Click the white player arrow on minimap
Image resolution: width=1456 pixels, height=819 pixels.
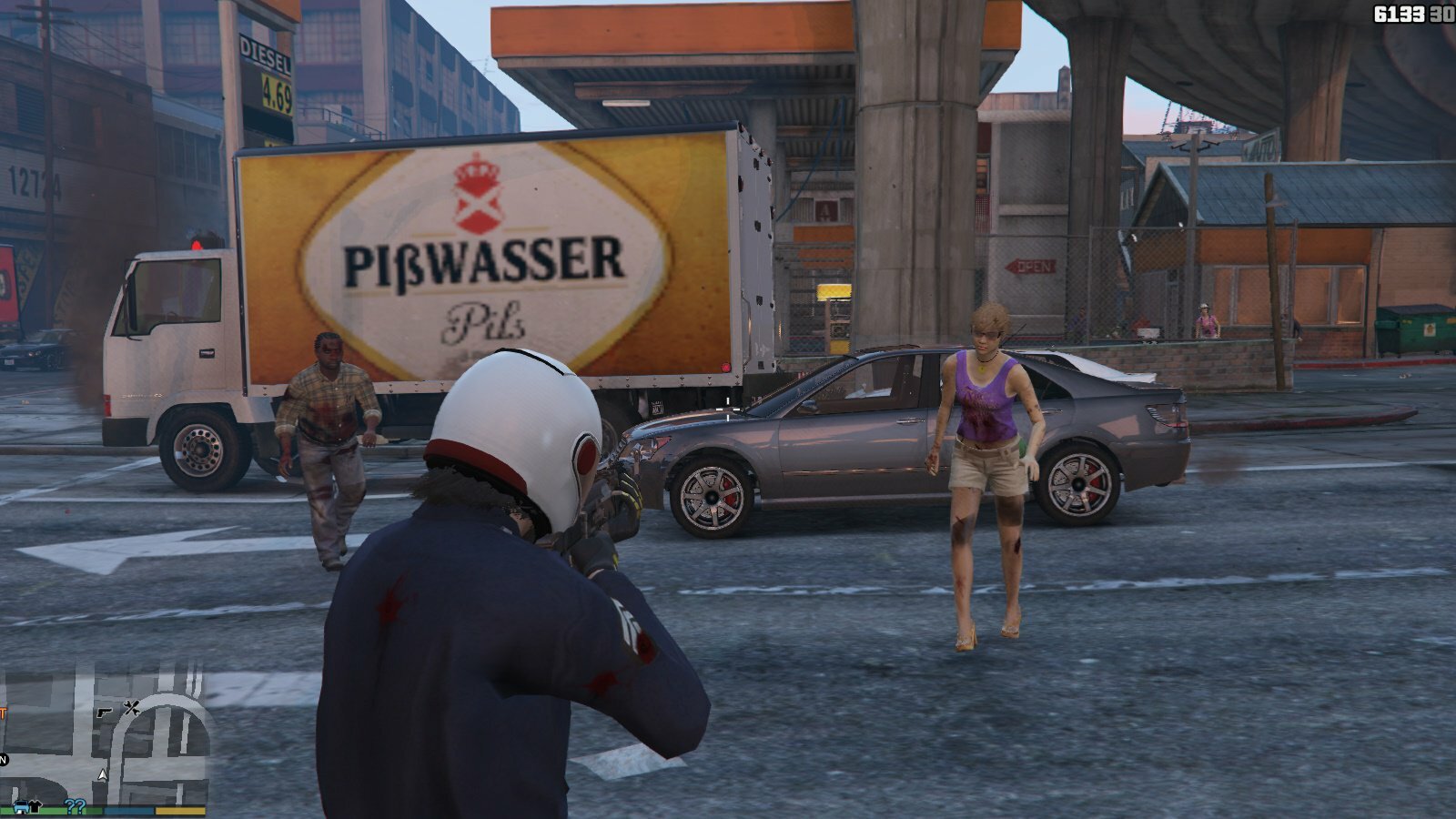coord(103,775)
